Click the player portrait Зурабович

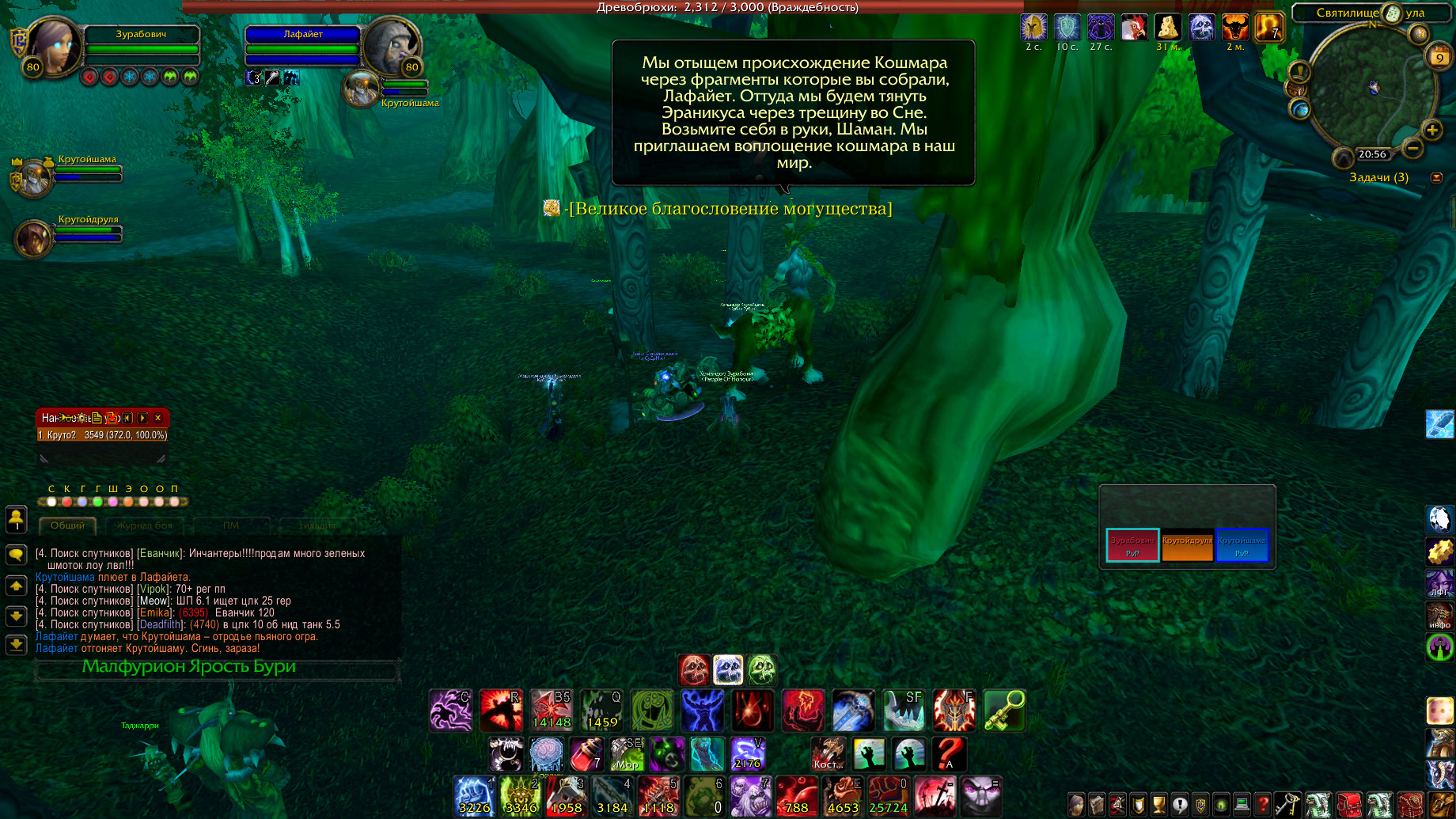(x=54, y=46)
